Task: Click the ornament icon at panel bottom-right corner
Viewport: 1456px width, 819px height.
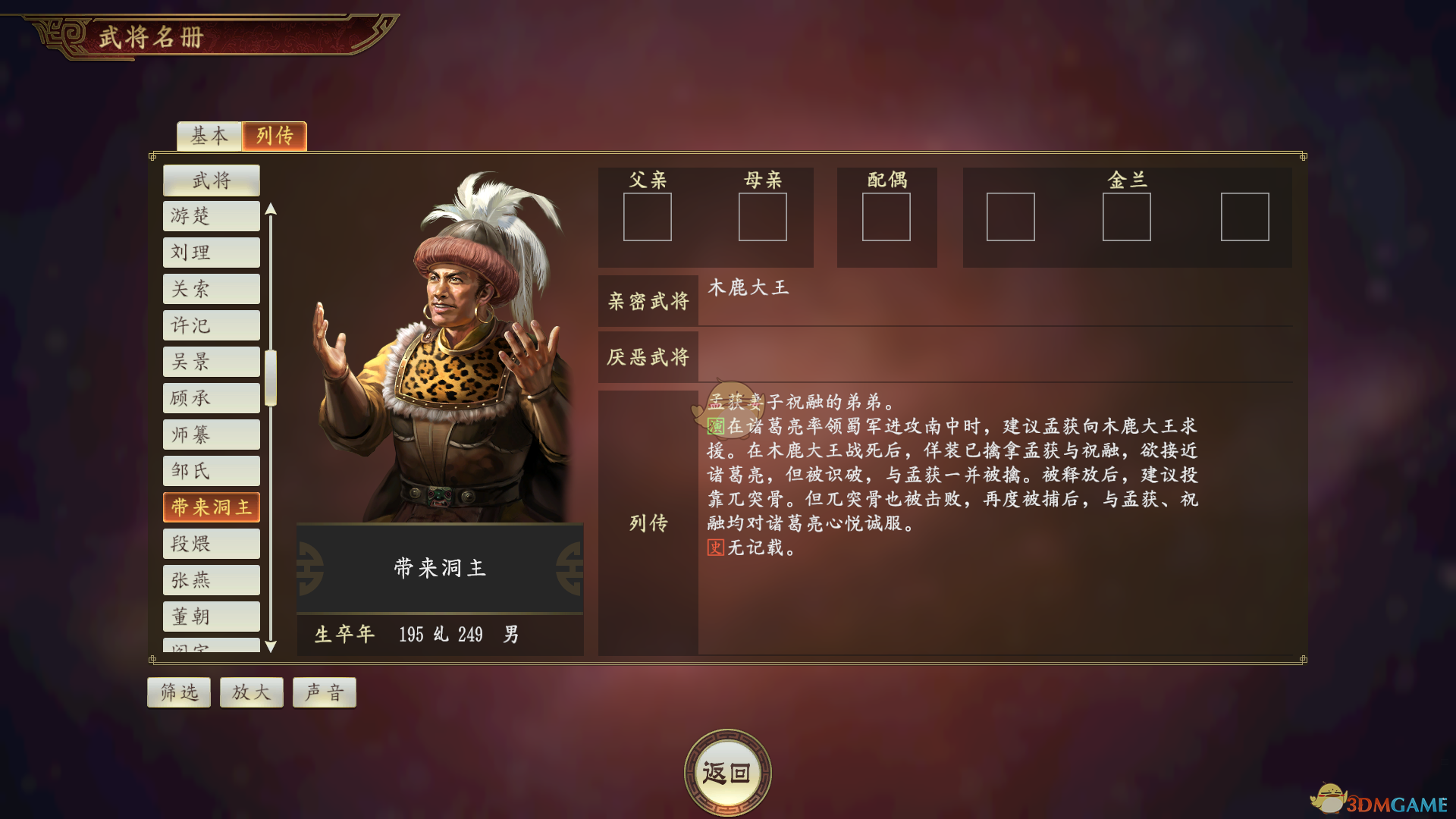Action: click(1302, 661)
